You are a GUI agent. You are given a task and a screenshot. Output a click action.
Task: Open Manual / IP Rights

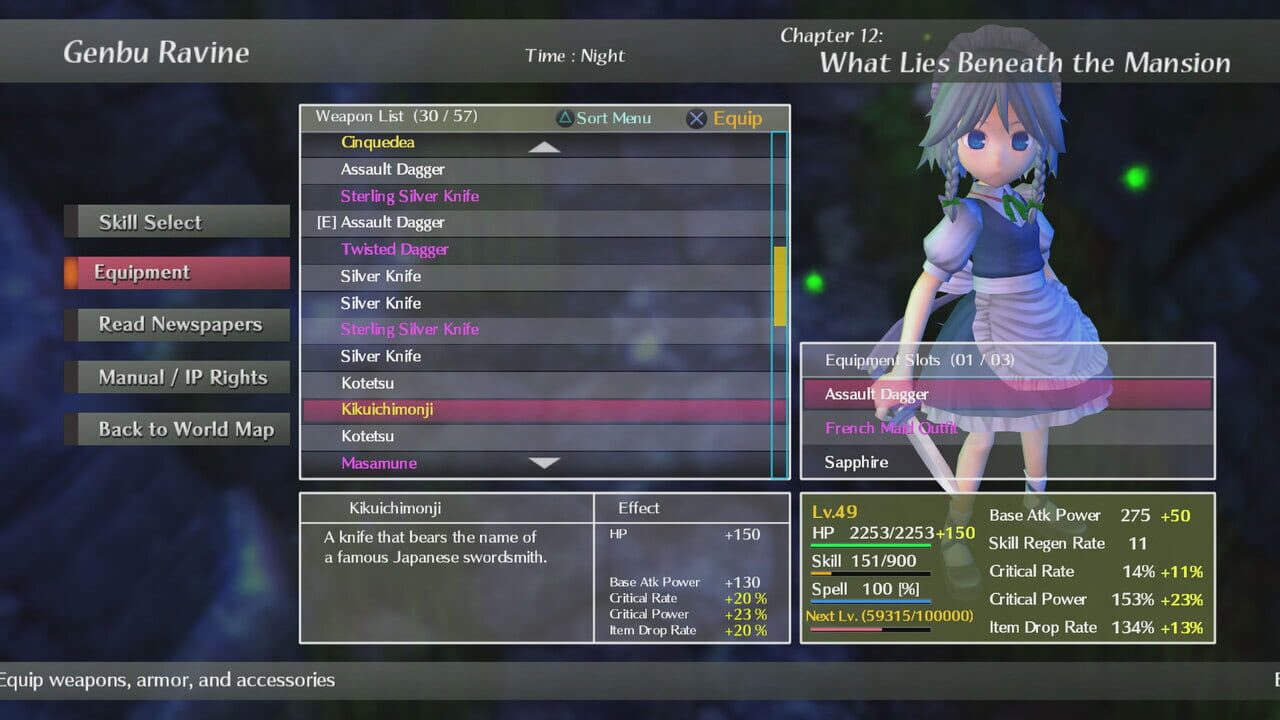pos(178,376)
